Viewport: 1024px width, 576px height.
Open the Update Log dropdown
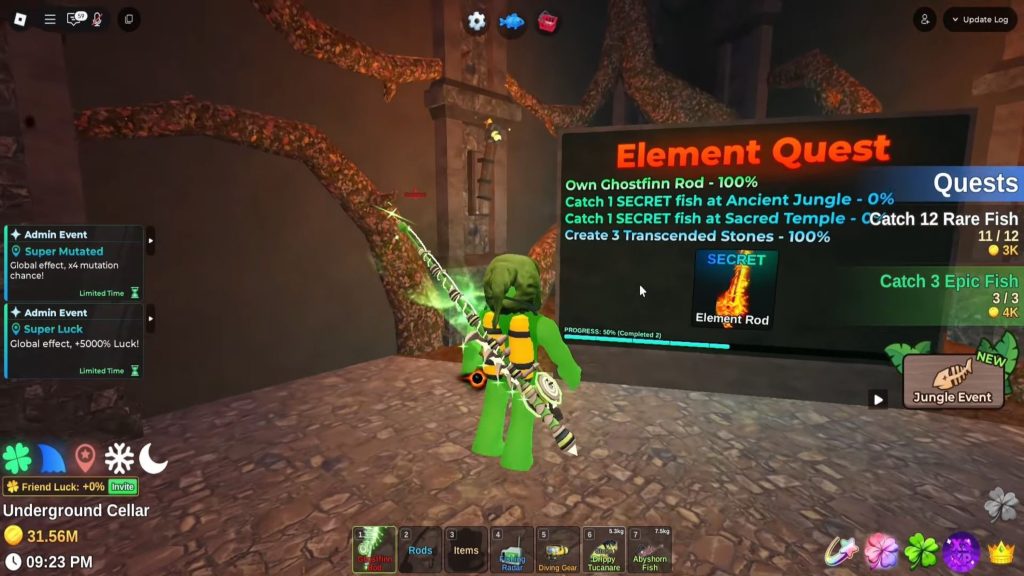click(x=980, y=19)
